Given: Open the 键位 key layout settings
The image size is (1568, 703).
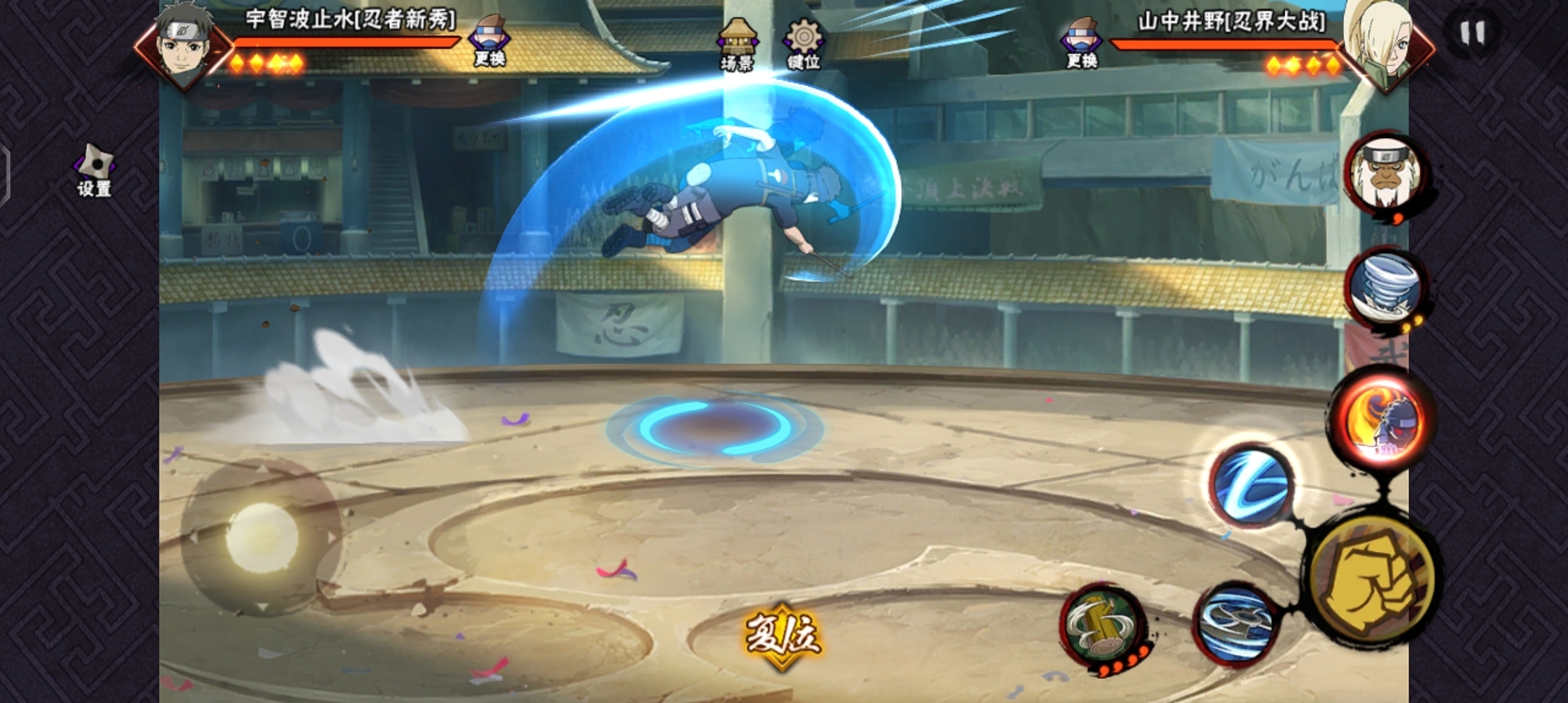Looking at the screenshot, I should click(804, 44).
